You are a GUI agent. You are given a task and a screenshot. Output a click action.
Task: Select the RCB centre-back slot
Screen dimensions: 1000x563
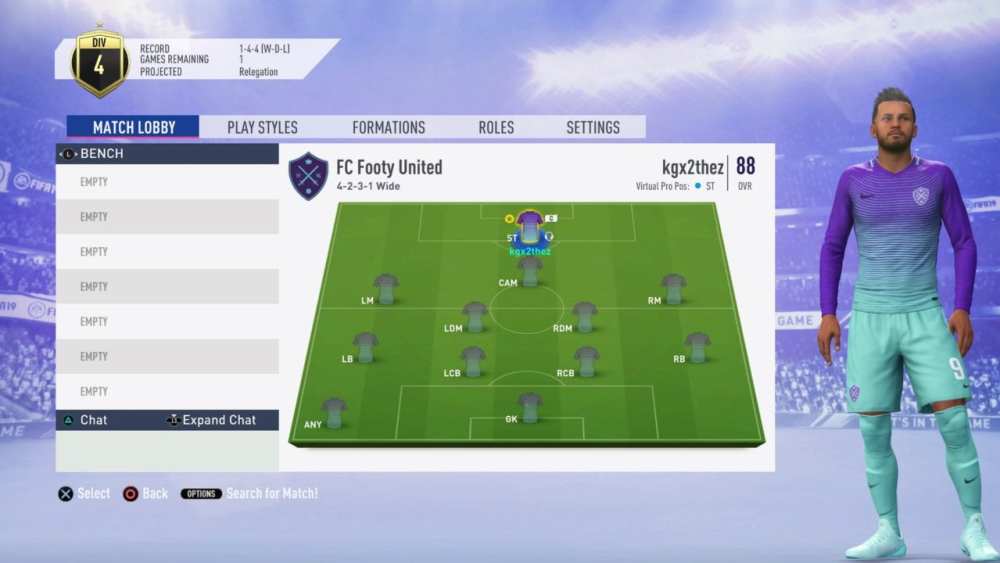pos(587,361)
